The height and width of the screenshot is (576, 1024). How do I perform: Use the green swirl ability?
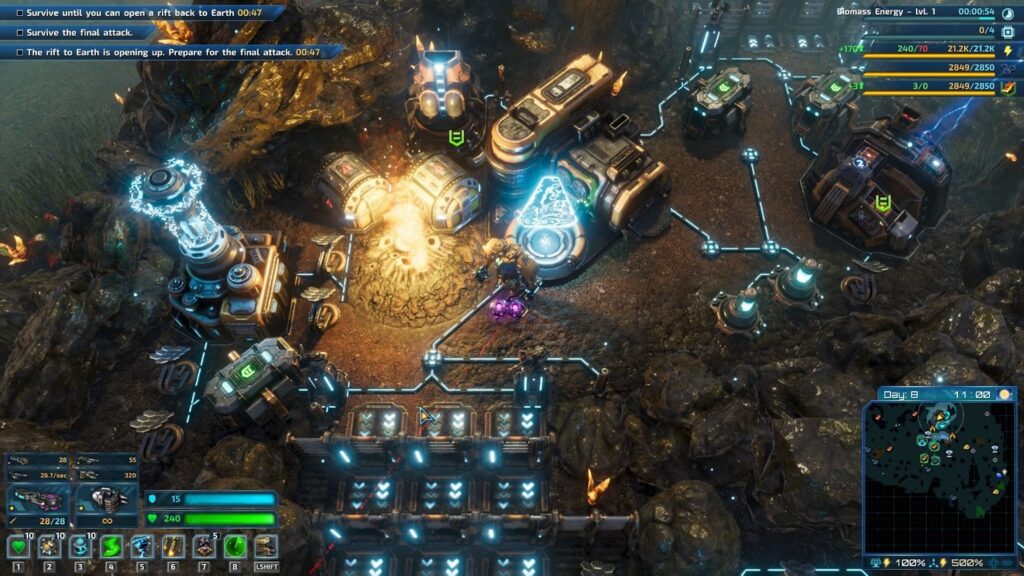(x=111, y=546)
